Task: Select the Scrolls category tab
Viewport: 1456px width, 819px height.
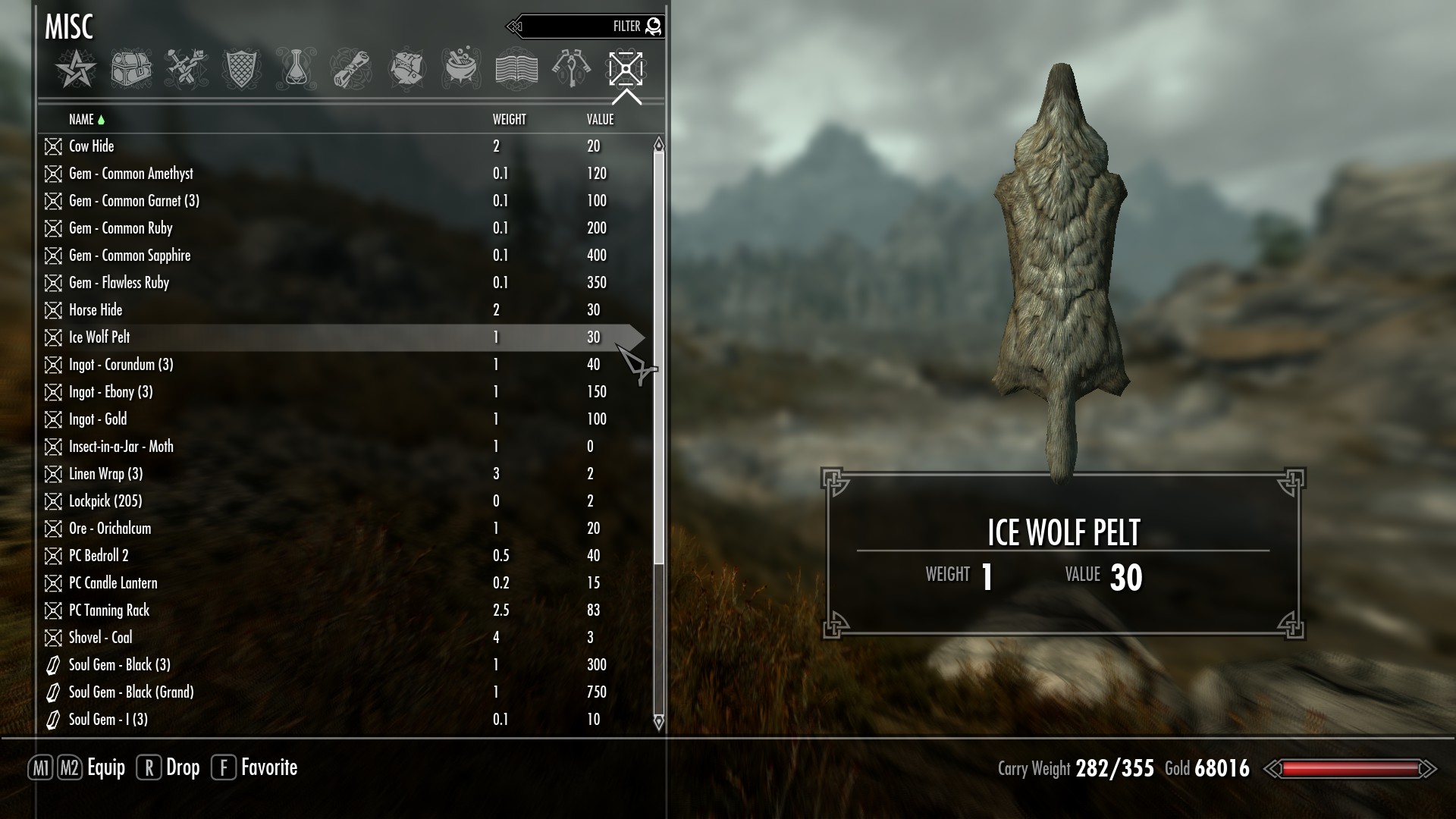Action: [x=352, y=70]
